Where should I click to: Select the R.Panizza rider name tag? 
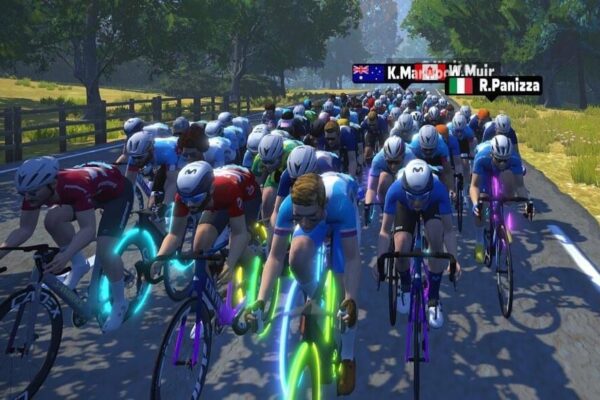493,86
